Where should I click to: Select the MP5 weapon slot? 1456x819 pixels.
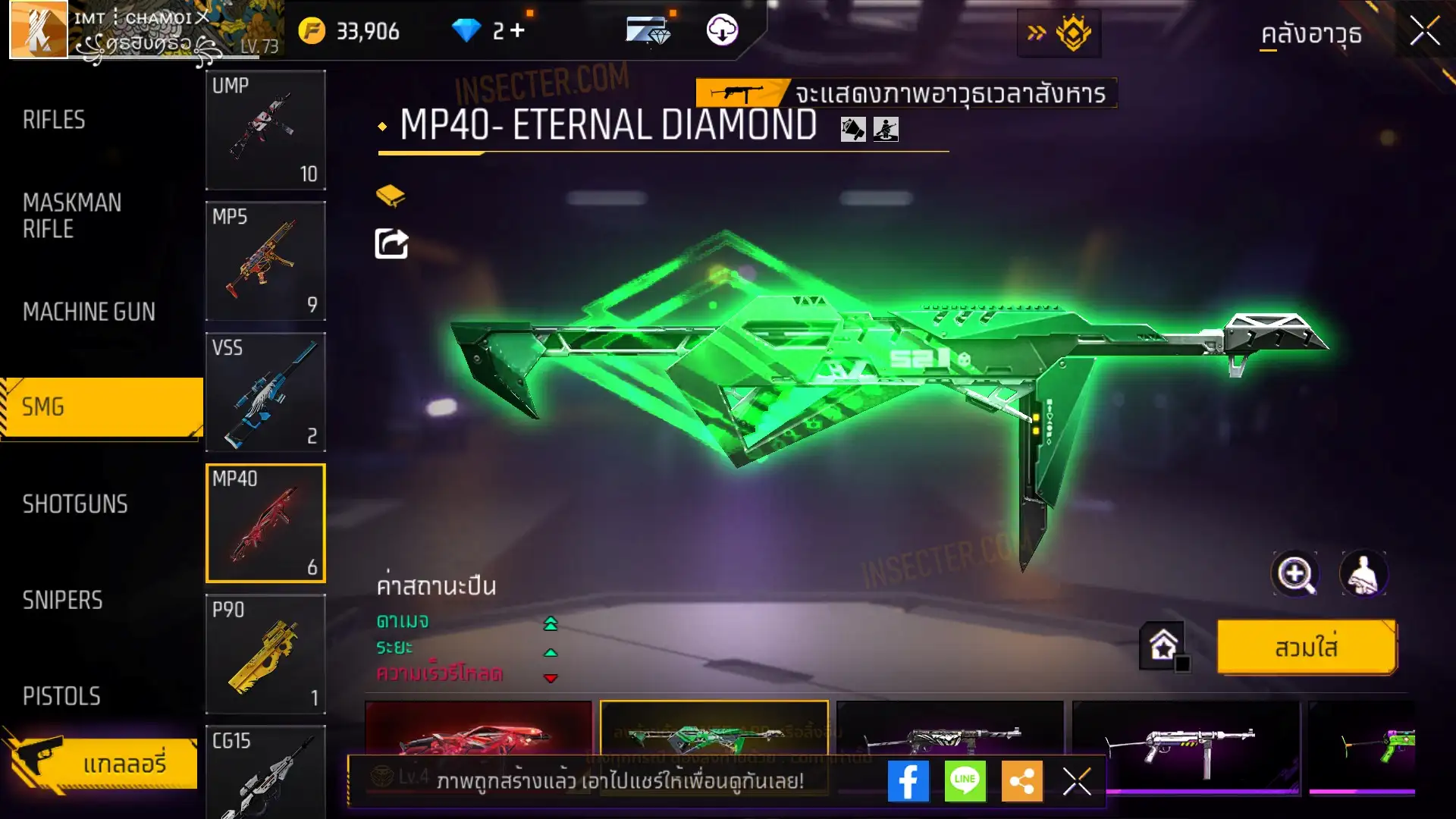tap(265, 261)
